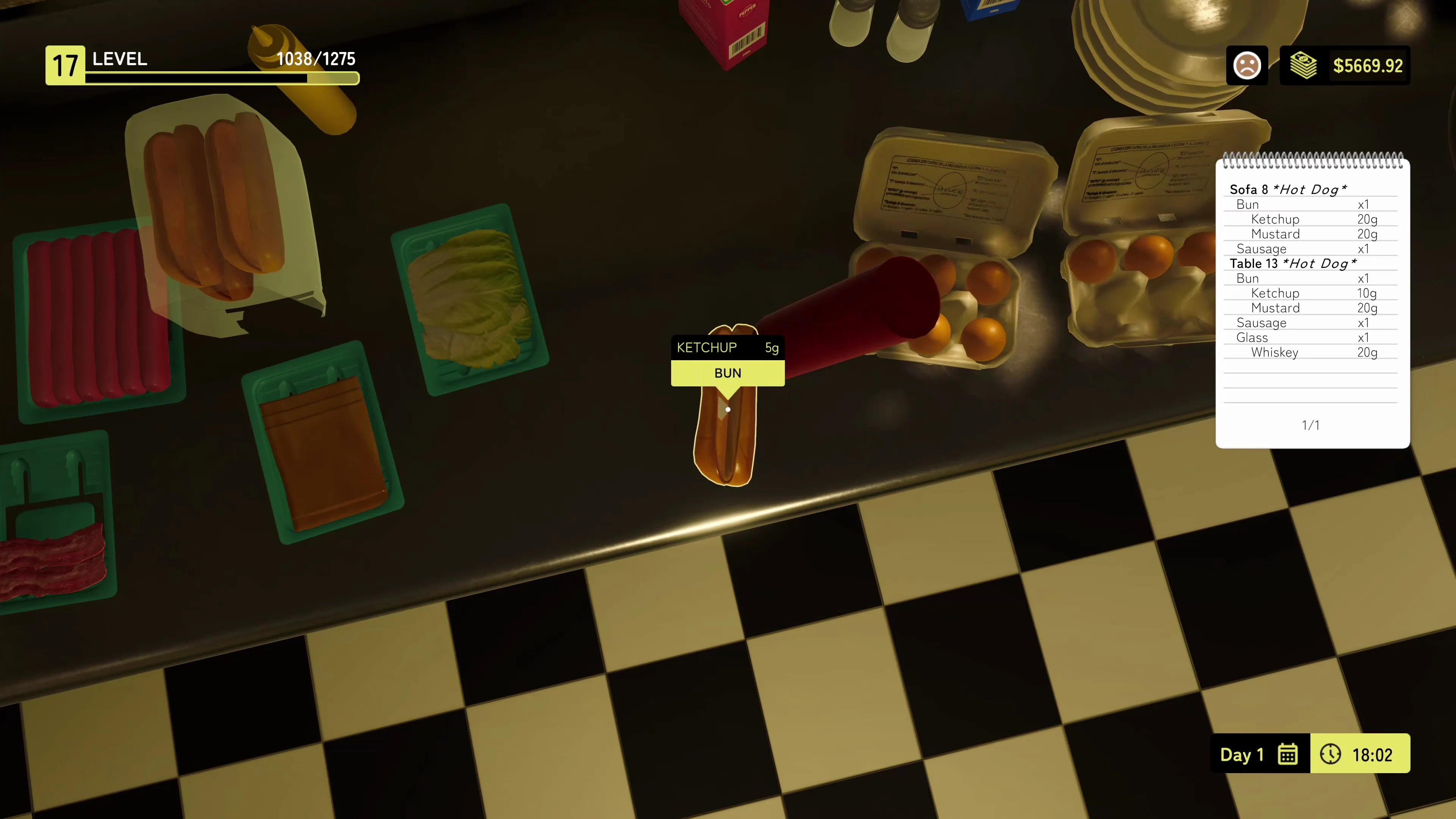Select the sausage tray highlighted green

click(96, 317)
